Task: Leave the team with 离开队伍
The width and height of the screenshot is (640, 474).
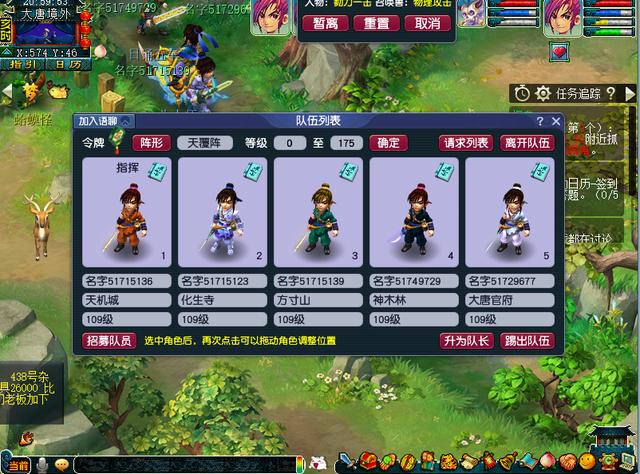Action: pyautogui.click(x=526, y=143)
